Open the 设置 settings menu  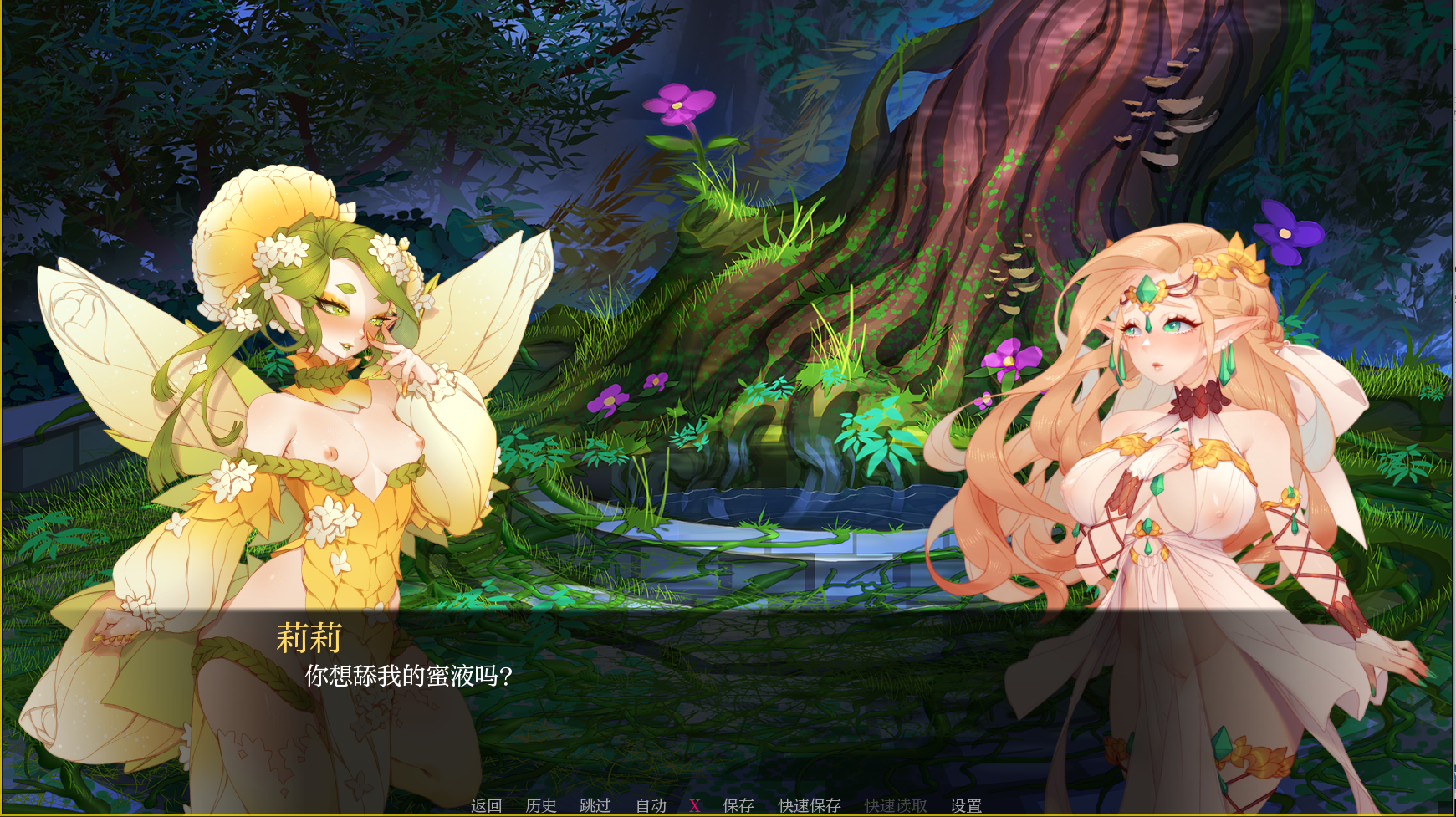coord(966,805)
